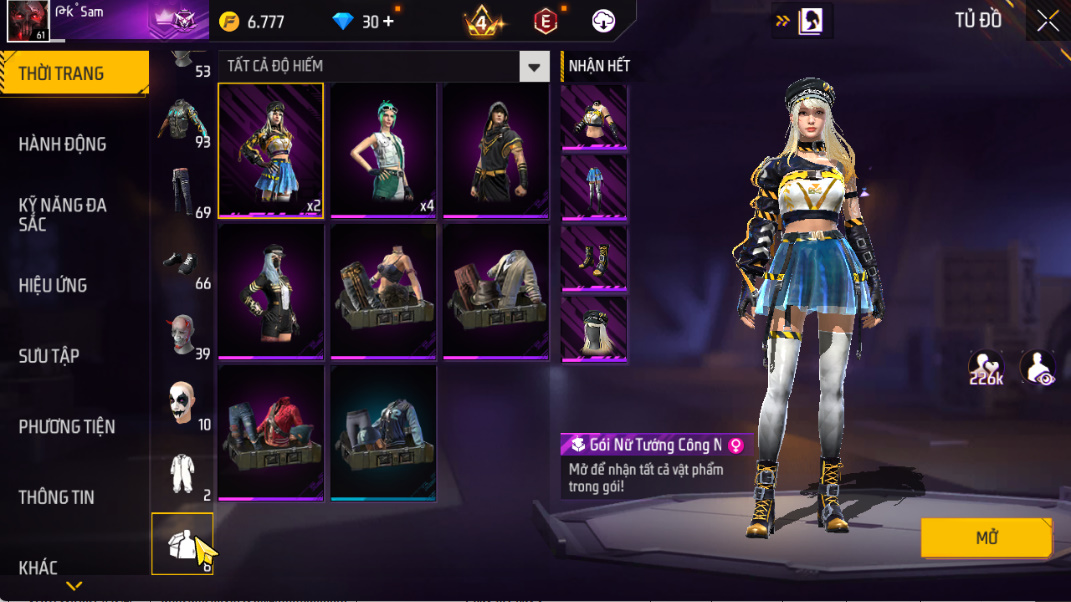Pick the clothing crate with blue border
Screen dimensions: 1071x602
(384, 432)
